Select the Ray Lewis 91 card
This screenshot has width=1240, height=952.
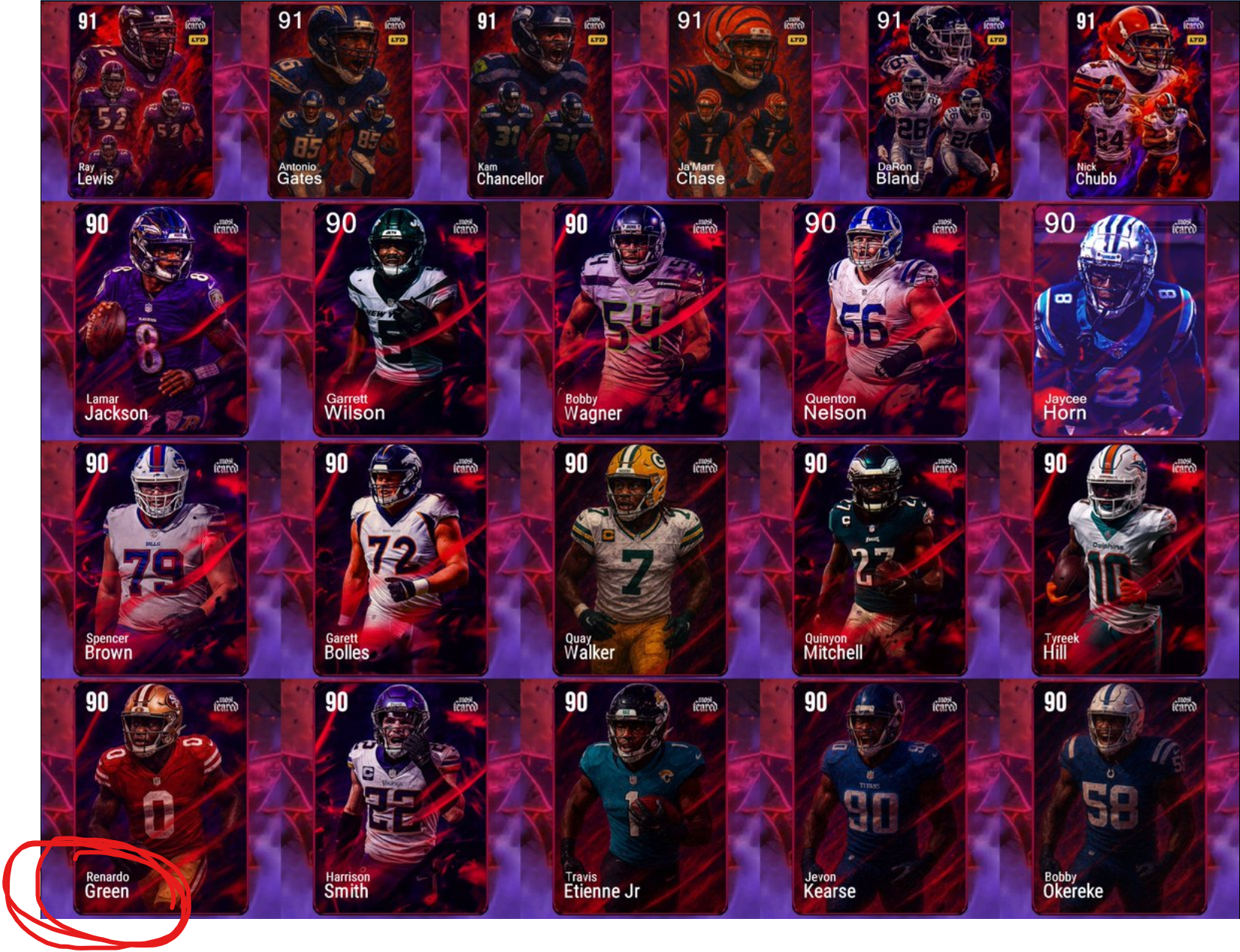[x=141, y=101]
